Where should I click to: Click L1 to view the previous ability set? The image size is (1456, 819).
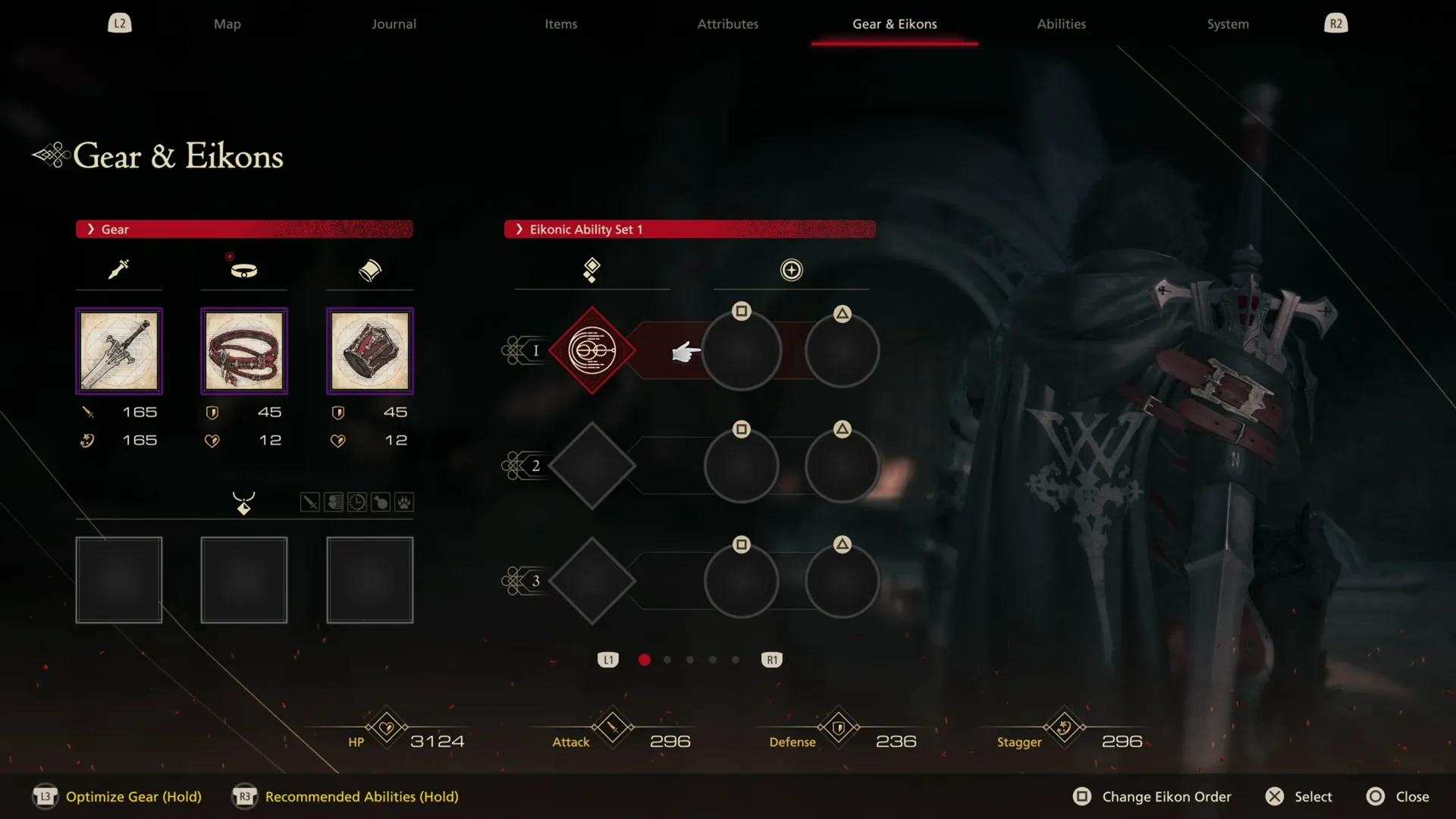coord(607,660)
